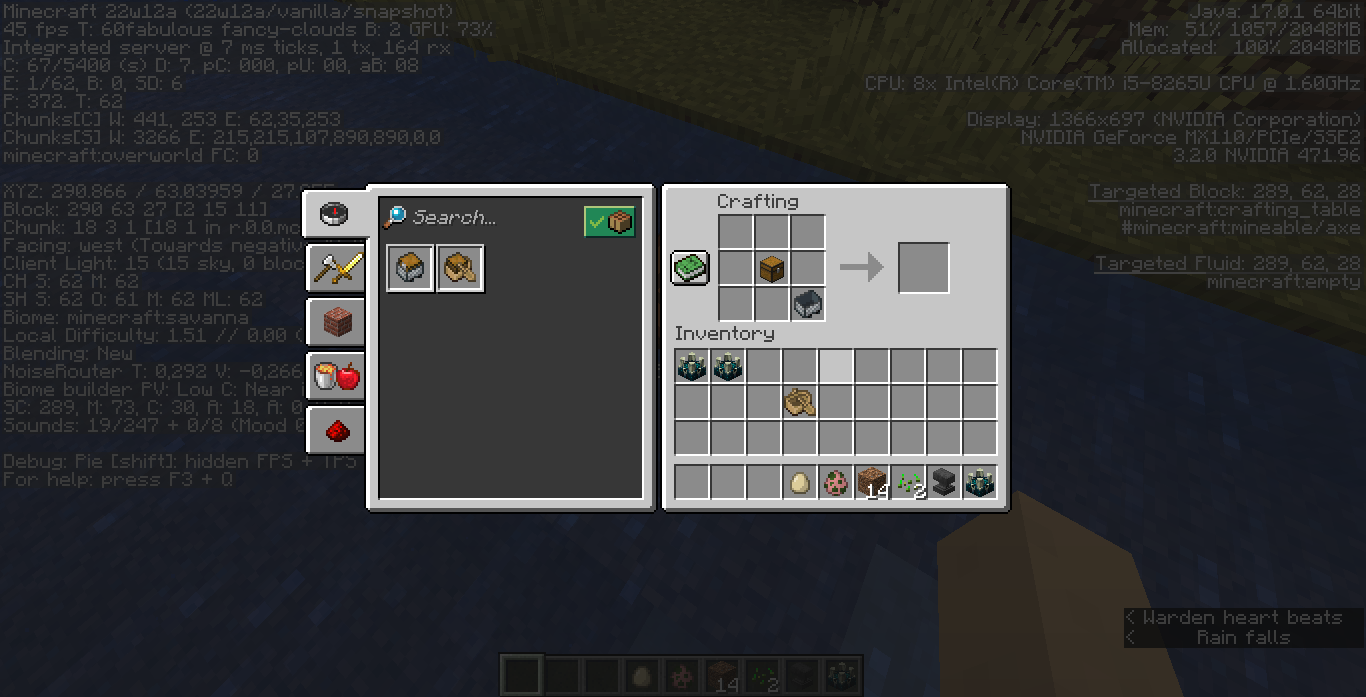Click the empty crafting output slot
Screen dimensions: 1366x697
pyautogui.click(x=924, y=268)
